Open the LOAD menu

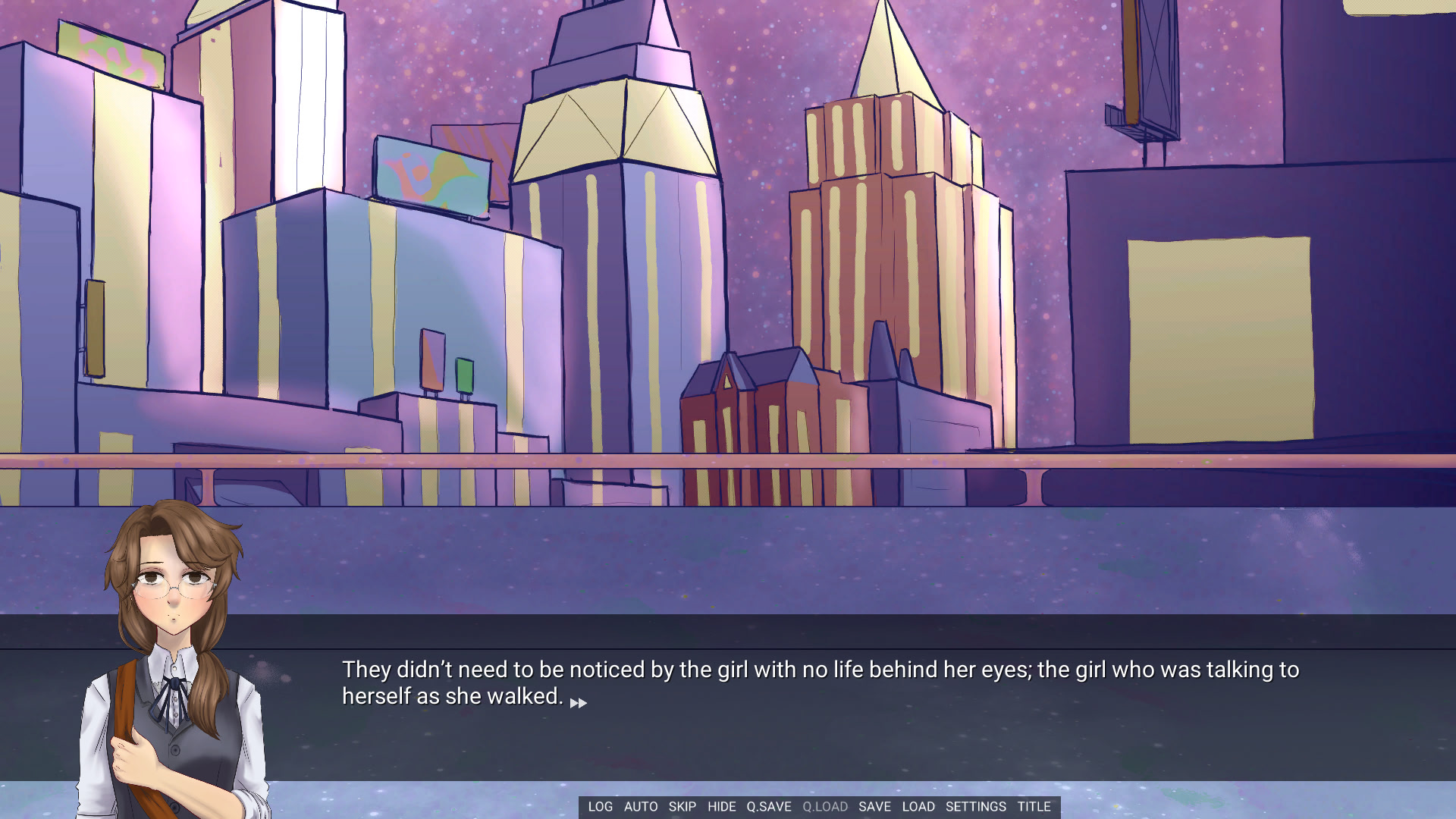click(x=918, y=807)
